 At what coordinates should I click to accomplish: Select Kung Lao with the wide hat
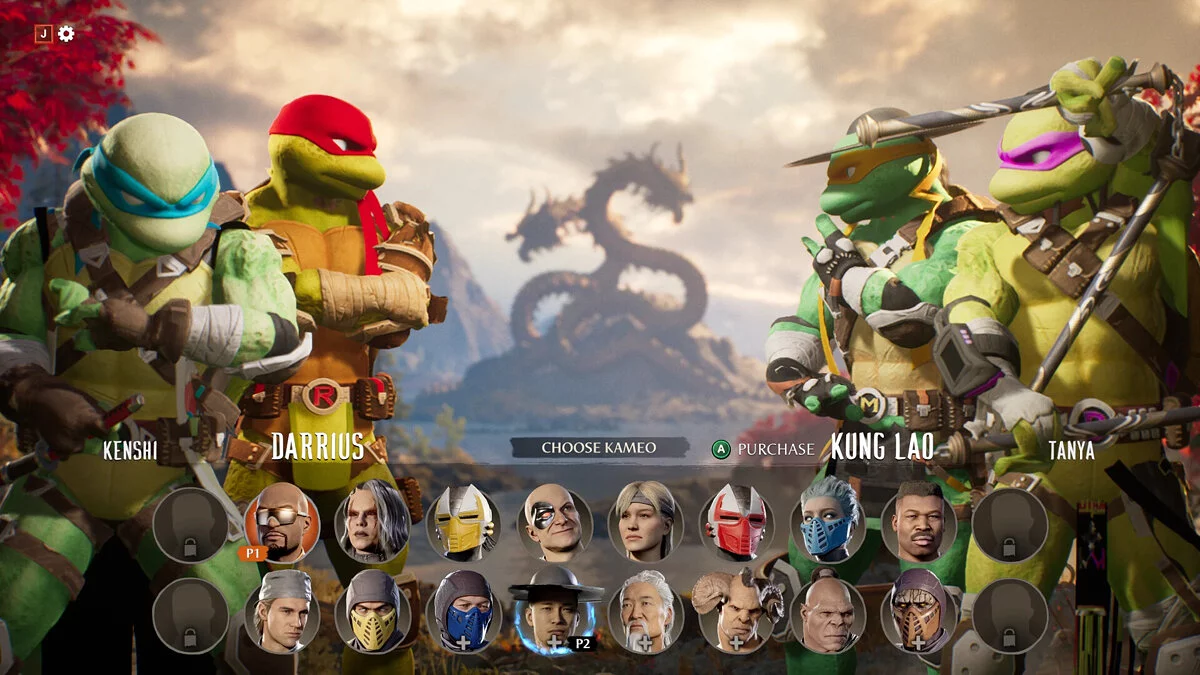coord(555,612)
